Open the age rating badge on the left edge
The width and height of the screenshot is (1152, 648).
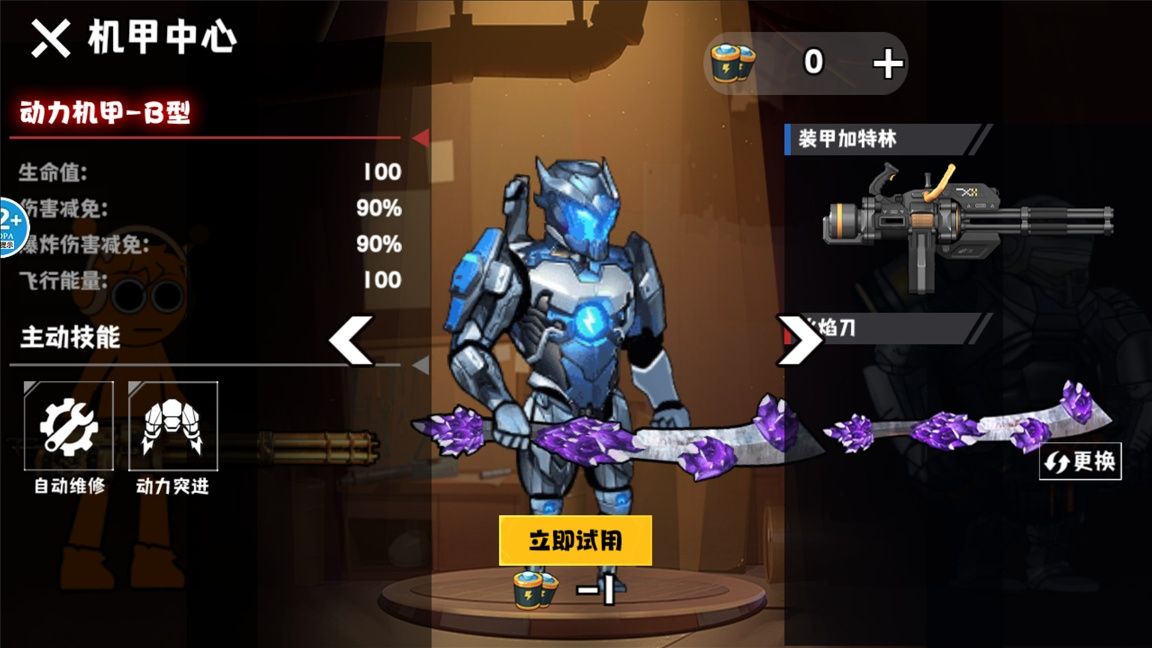(x=9, y=227)
